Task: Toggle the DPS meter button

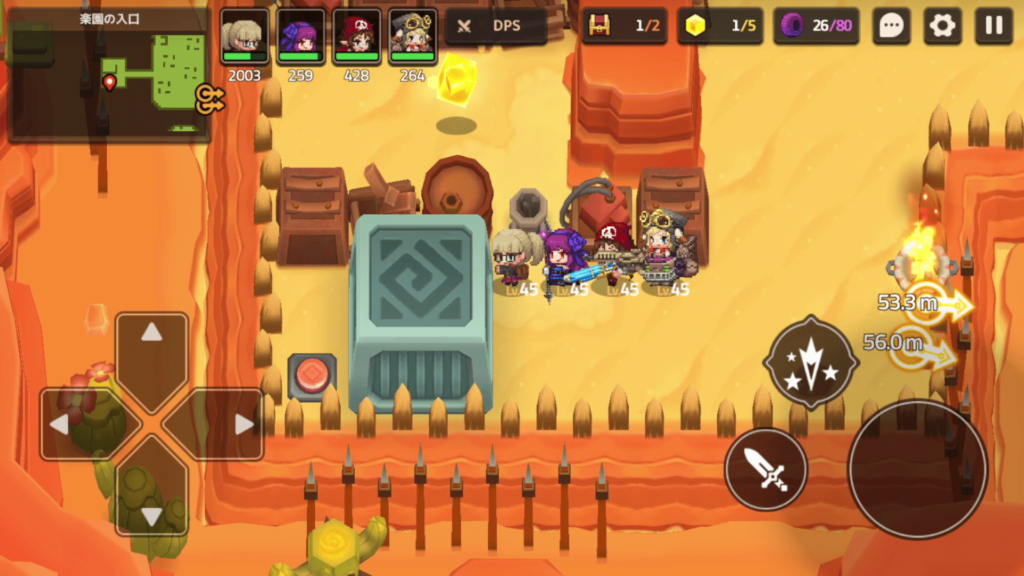Action: click(x=495, y=26)
